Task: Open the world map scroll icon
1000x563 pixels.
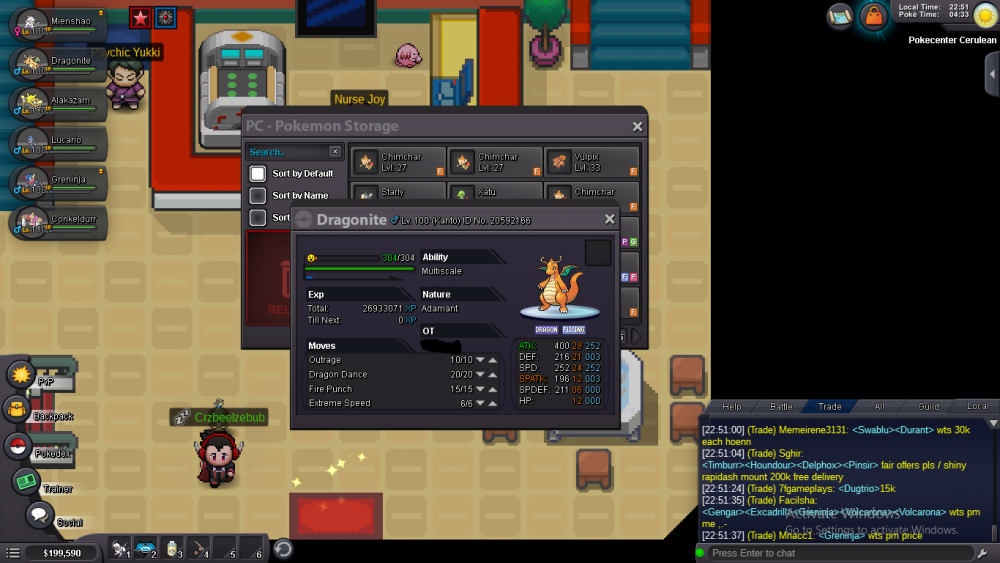Action: coord(840,16)
